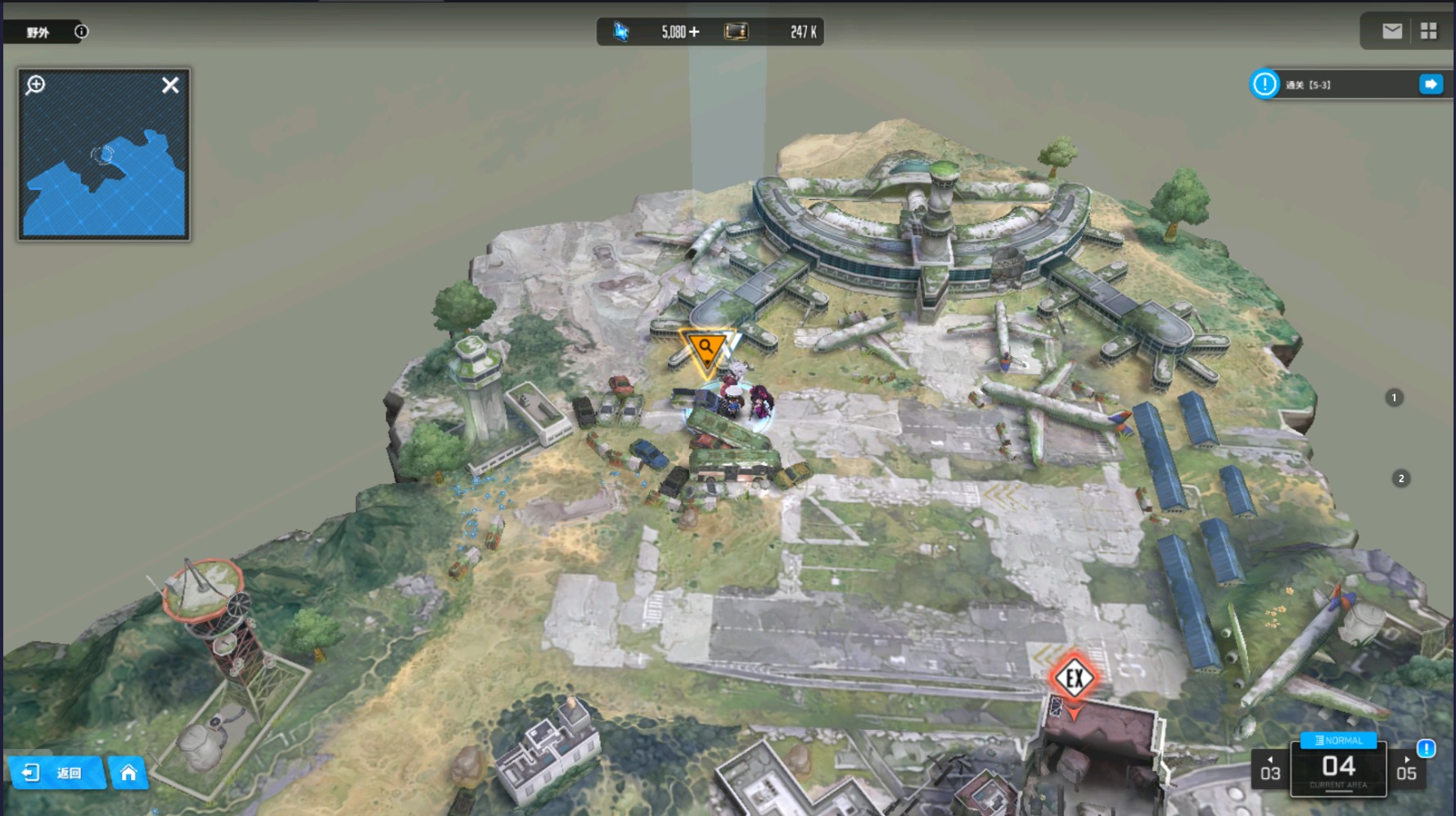Open the grid menu icon
The image size is (1456, 816).
pos(1429,31)
